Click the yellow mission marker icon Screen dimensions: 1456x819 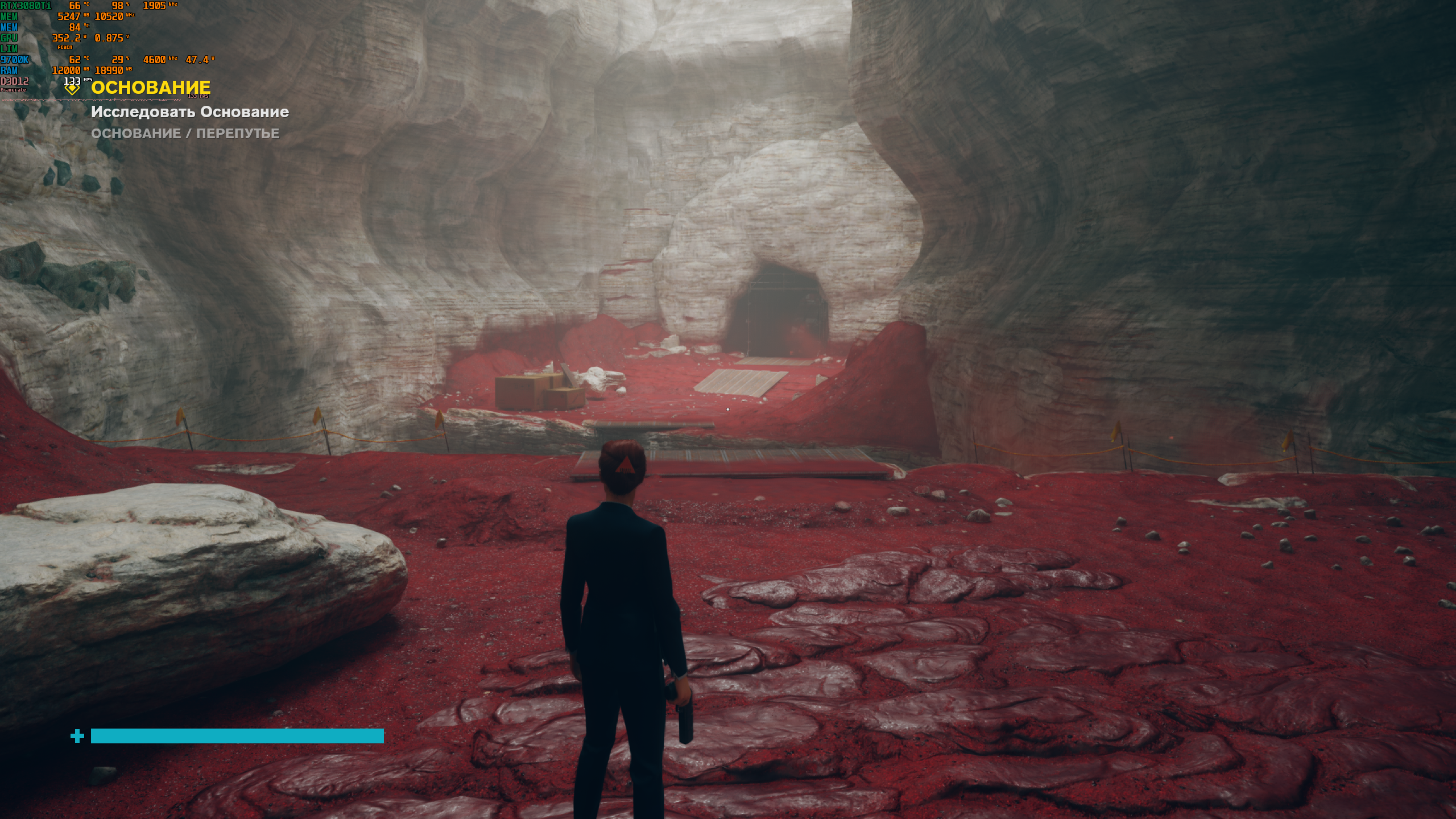tap(72, 89)
